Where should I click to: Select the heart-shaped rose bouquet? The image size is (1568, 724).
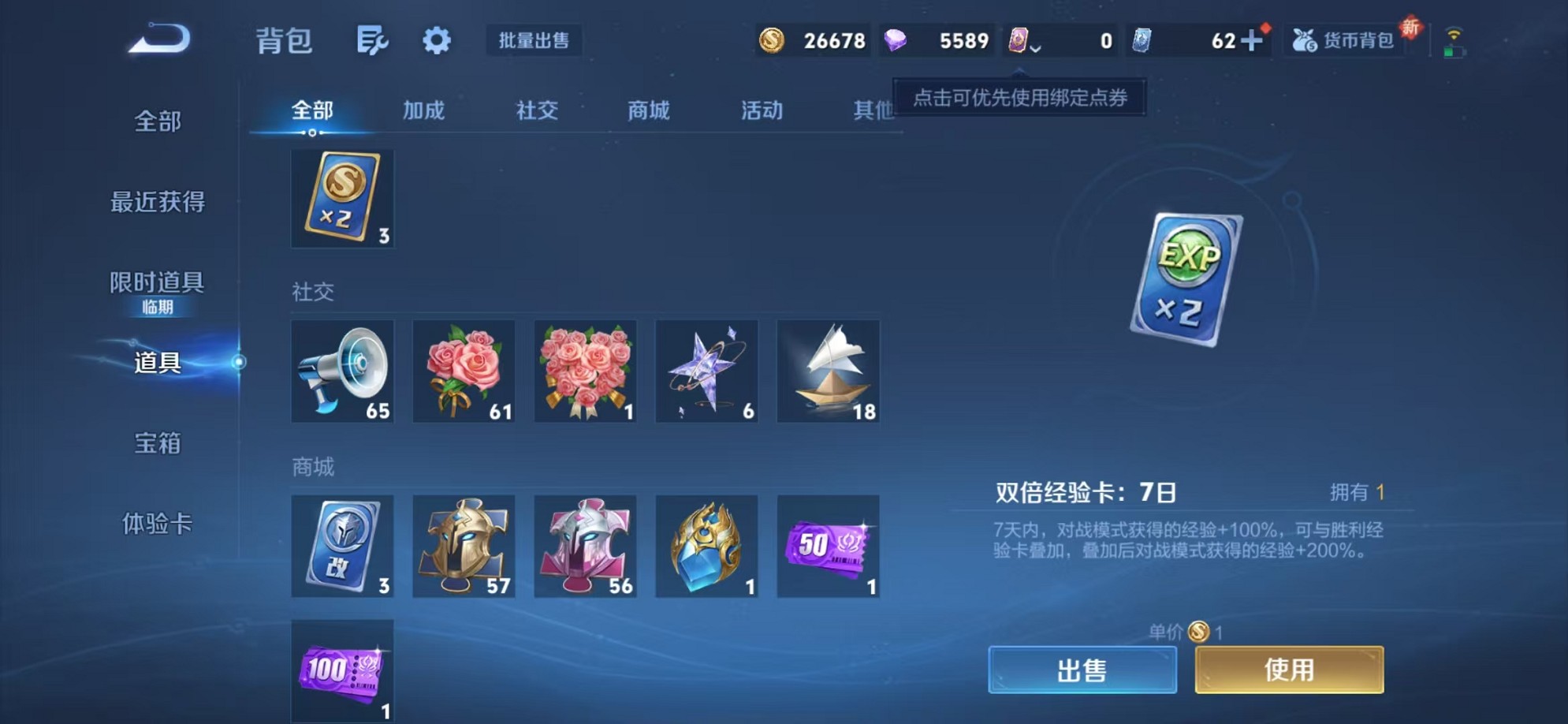click(585, 371)
